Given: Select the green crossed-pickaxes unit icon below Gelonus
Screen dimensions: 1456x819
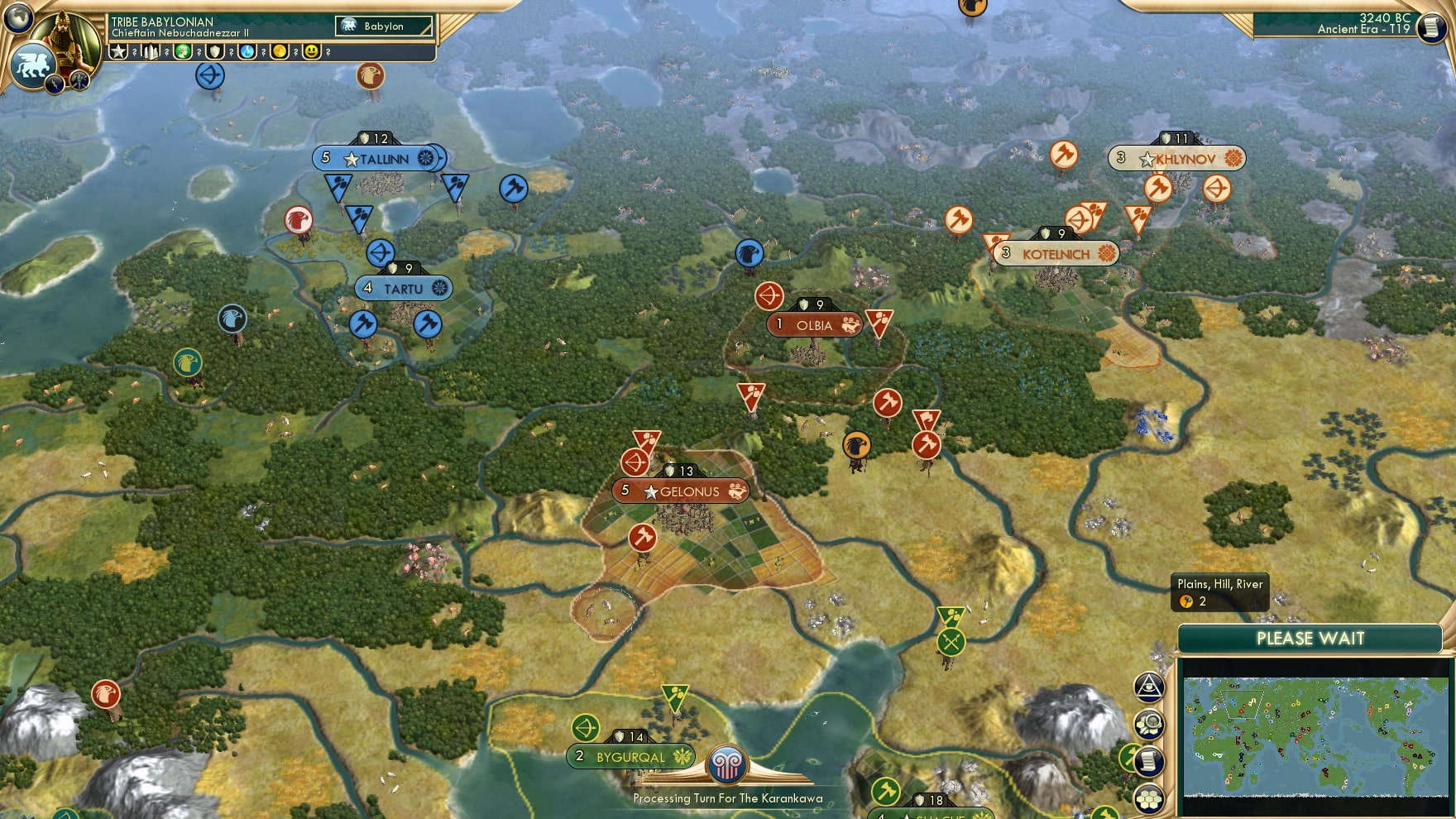Looking at the screenshot, I should click(x=950, y=641).
